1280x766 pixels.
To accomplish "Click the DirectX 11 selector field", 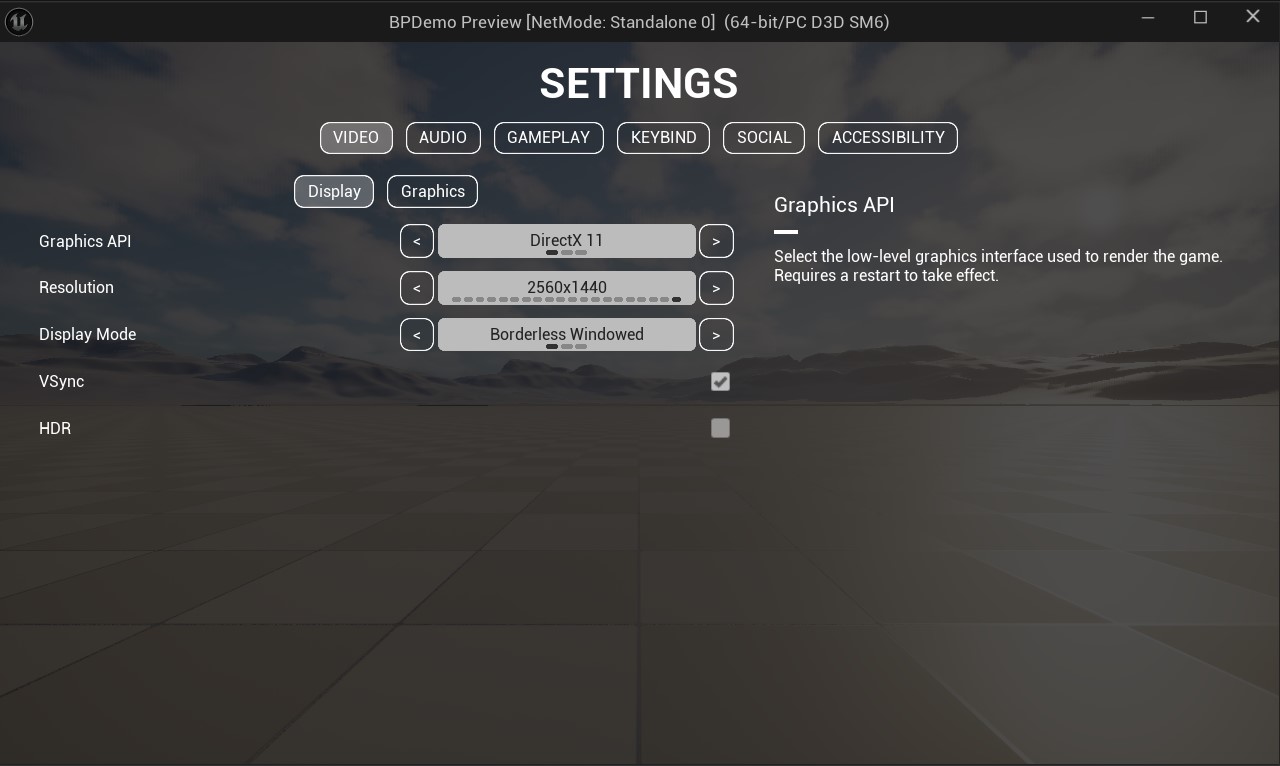I will [x=566, y=240].
